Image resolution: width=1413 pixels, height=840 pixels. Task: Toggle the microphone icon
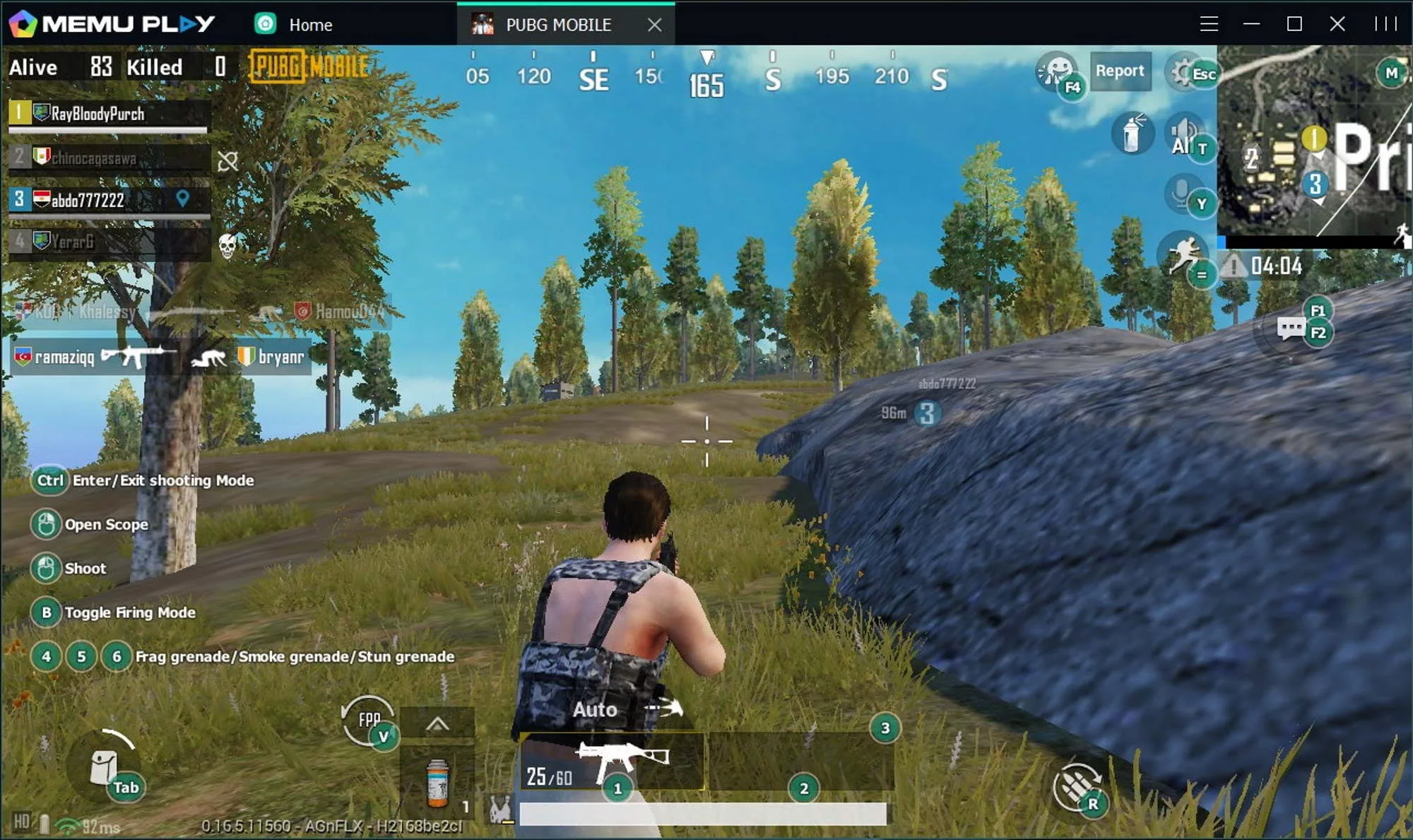click(x=1182, y=191)
